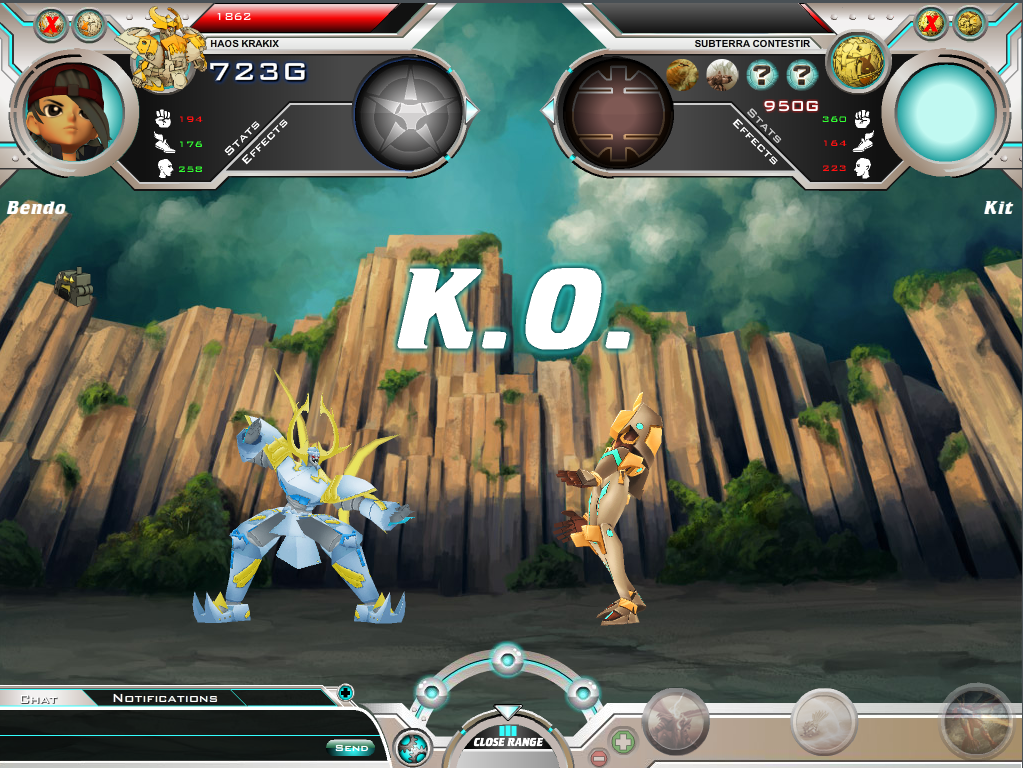This screenshot has height=768, width=1023.
Task: Show Kit's Effects panel
Action: click(x=755, y=141)
